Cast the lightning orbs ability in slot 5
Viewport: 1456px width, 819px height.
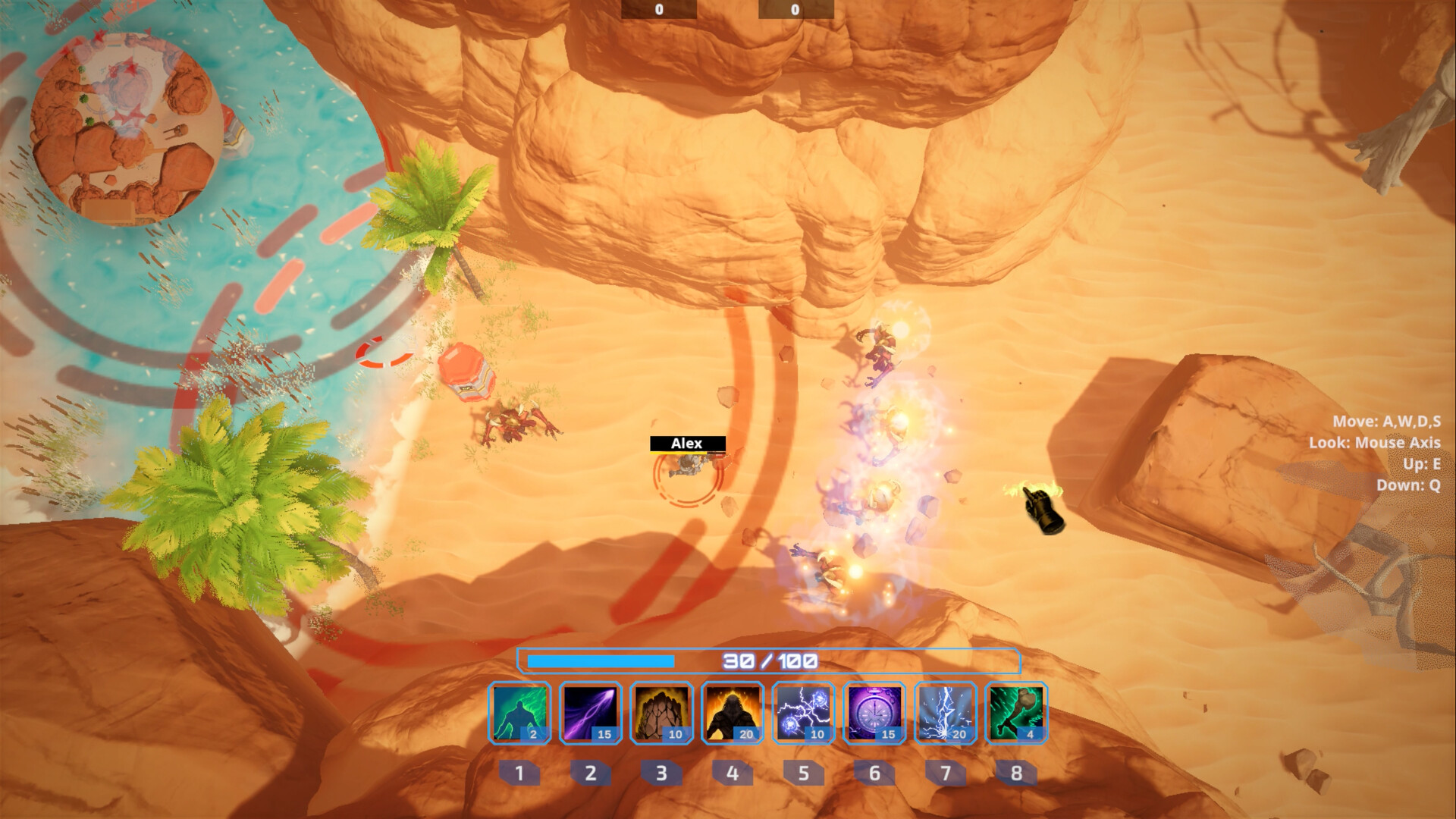pyautogui.click(x=803, y=714)
